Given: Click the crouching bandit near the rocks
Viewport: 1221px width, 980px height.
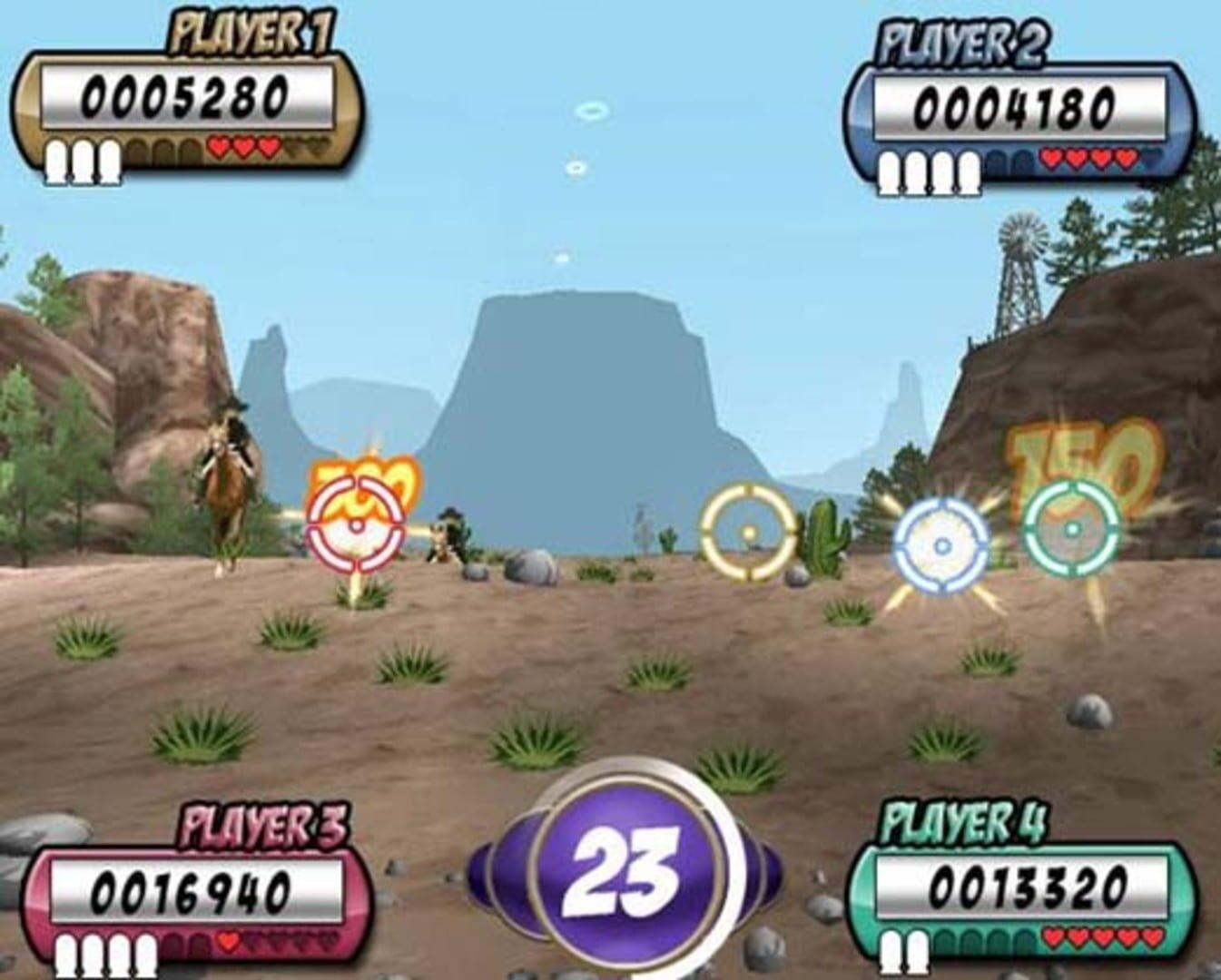Looking at the screenshot, I should point(447,535).
